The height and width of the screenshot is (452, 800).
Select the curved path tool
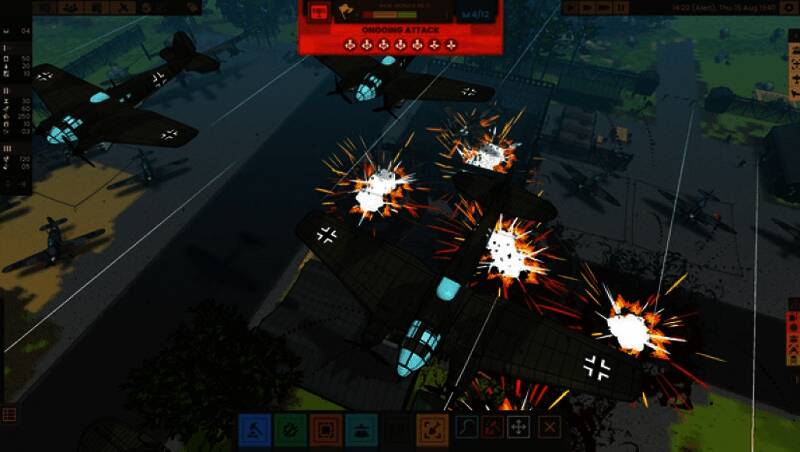(x=467, y=428)
